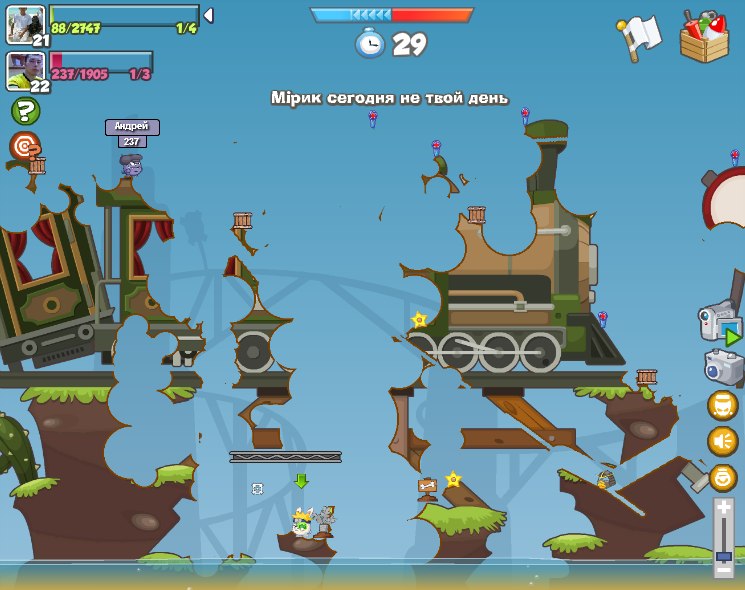The height and width of the screenshot is (590, 745).
Task: Click the orange hat character button
Action: 723,405
